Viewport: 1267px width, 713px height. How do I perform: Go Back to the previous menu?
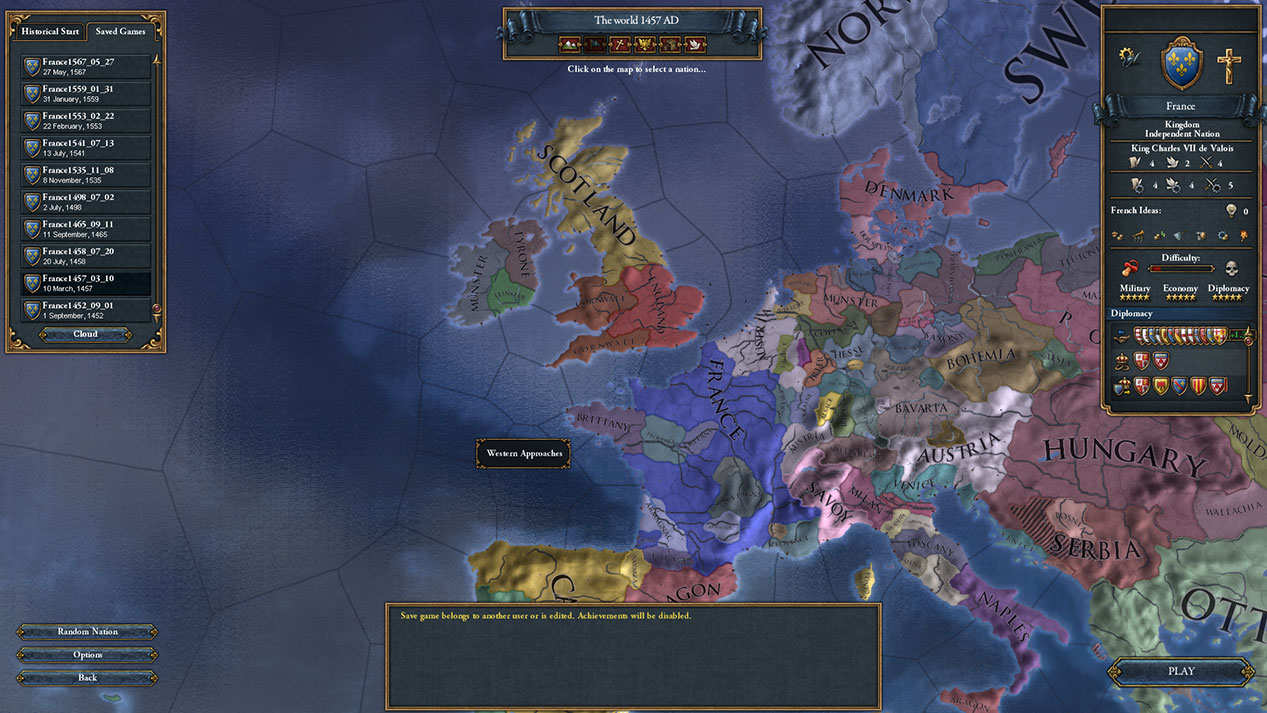[87, 678]
